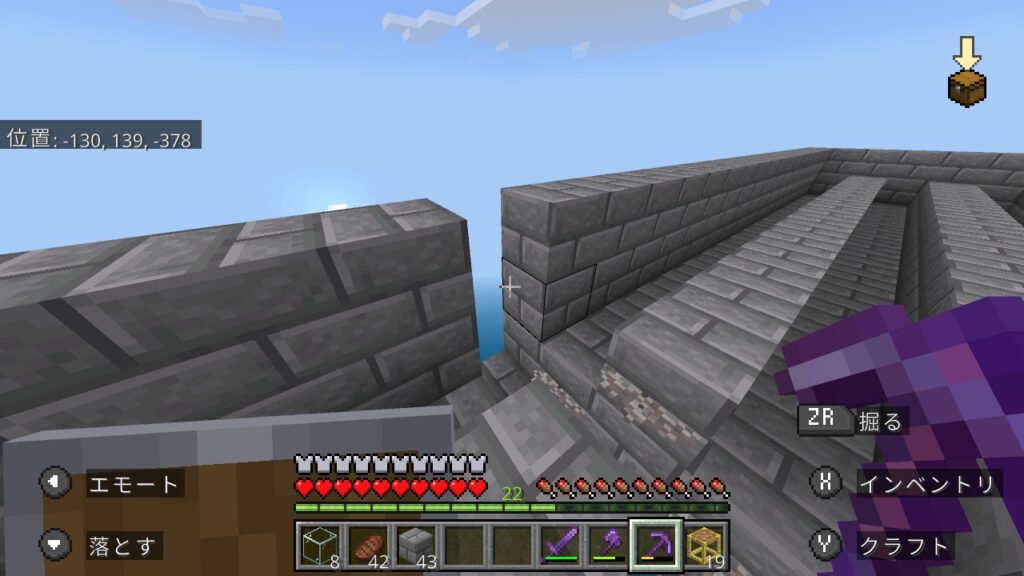
Task: Click the chest icon under the arrow
Action: [x=967, y=88]
